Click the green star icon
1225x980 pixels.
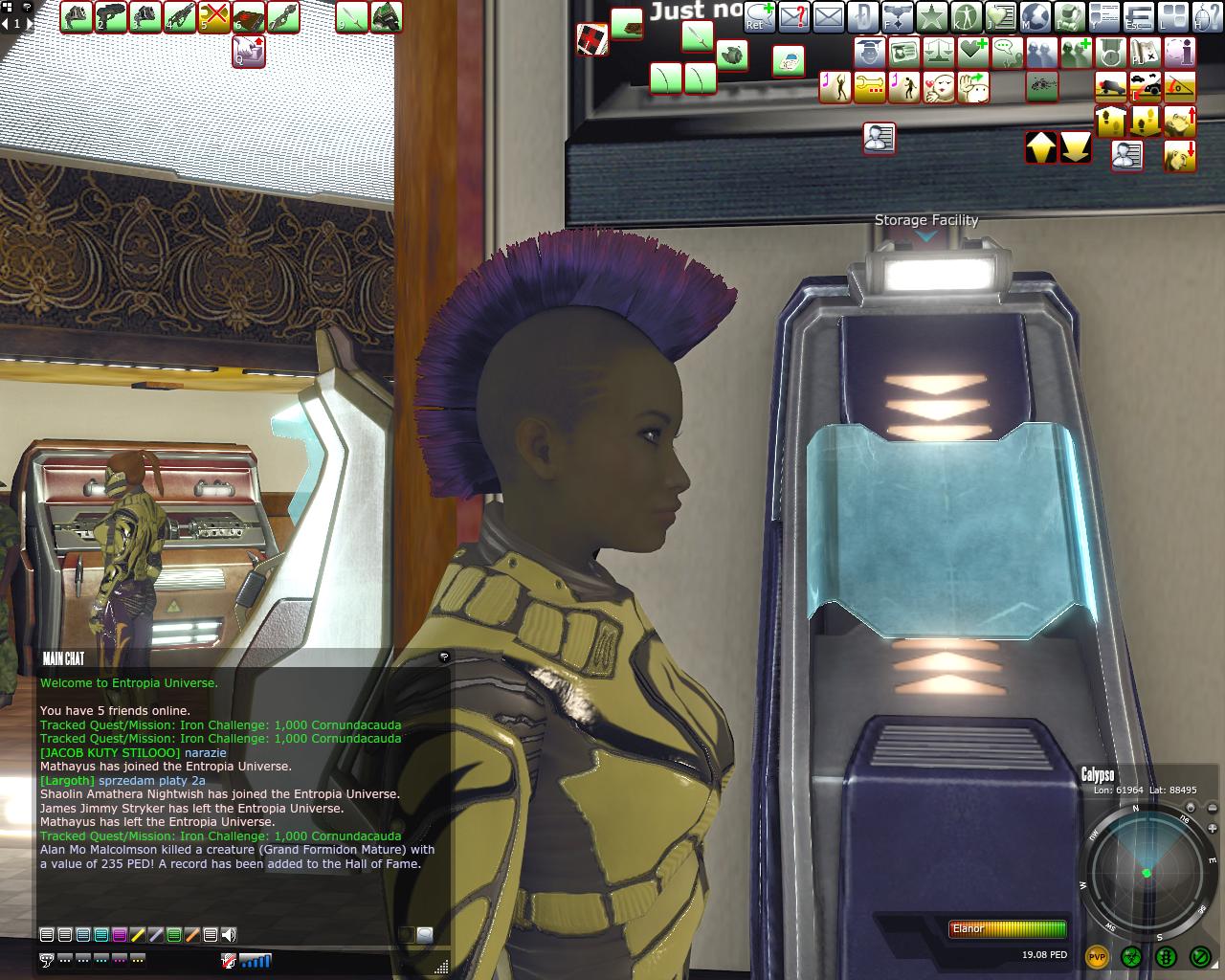pos(931,16)
